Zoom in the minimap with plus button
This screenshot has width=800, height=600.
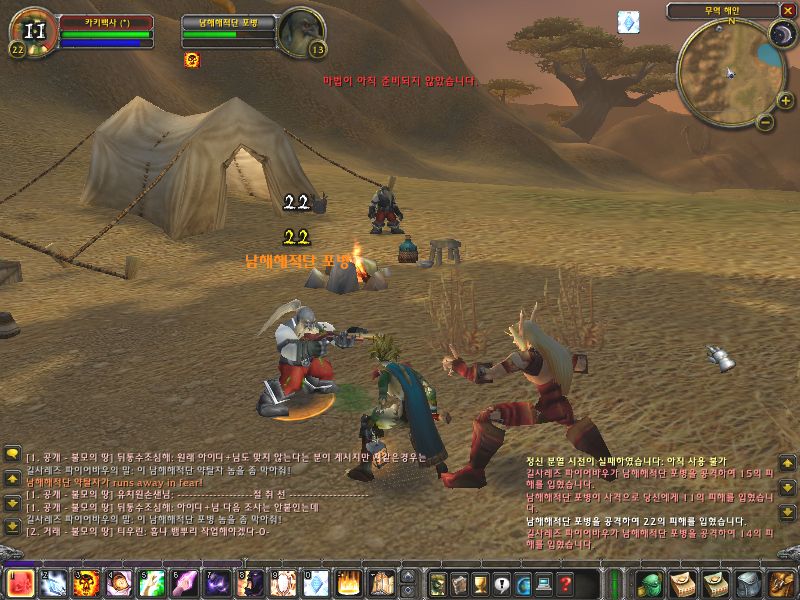pos(785,100)
